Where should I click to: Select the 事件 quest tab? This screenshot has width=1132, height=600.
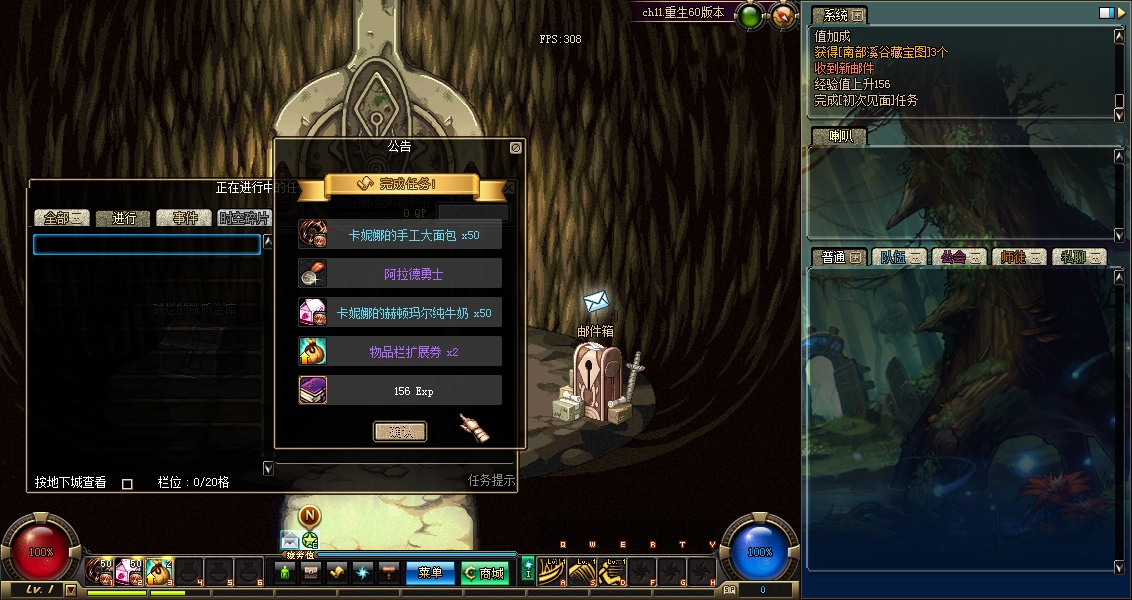pyautogui.click(x=185, y=218)
